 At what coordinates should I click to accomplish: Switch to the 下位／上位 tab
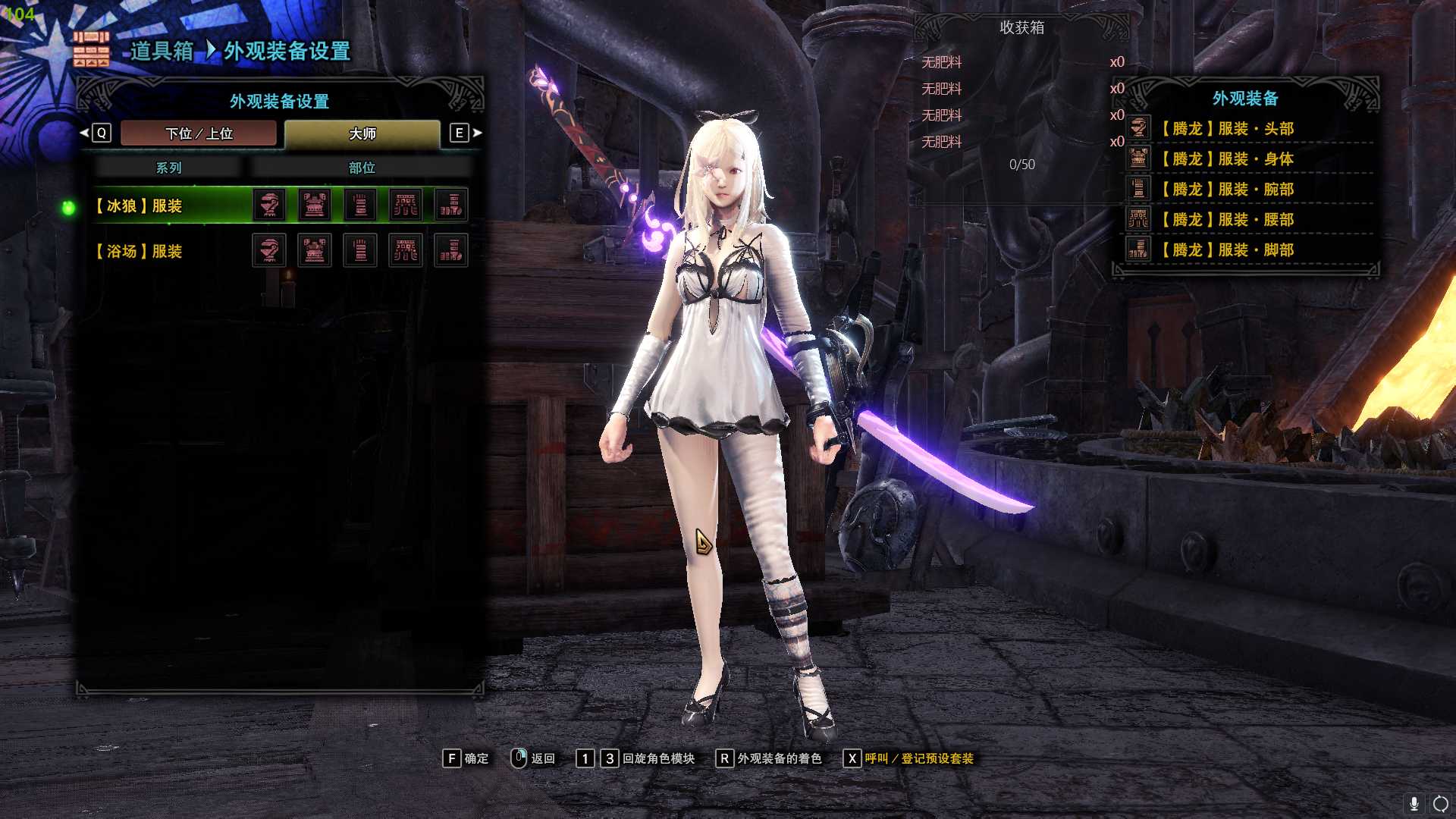coord(199,133)
